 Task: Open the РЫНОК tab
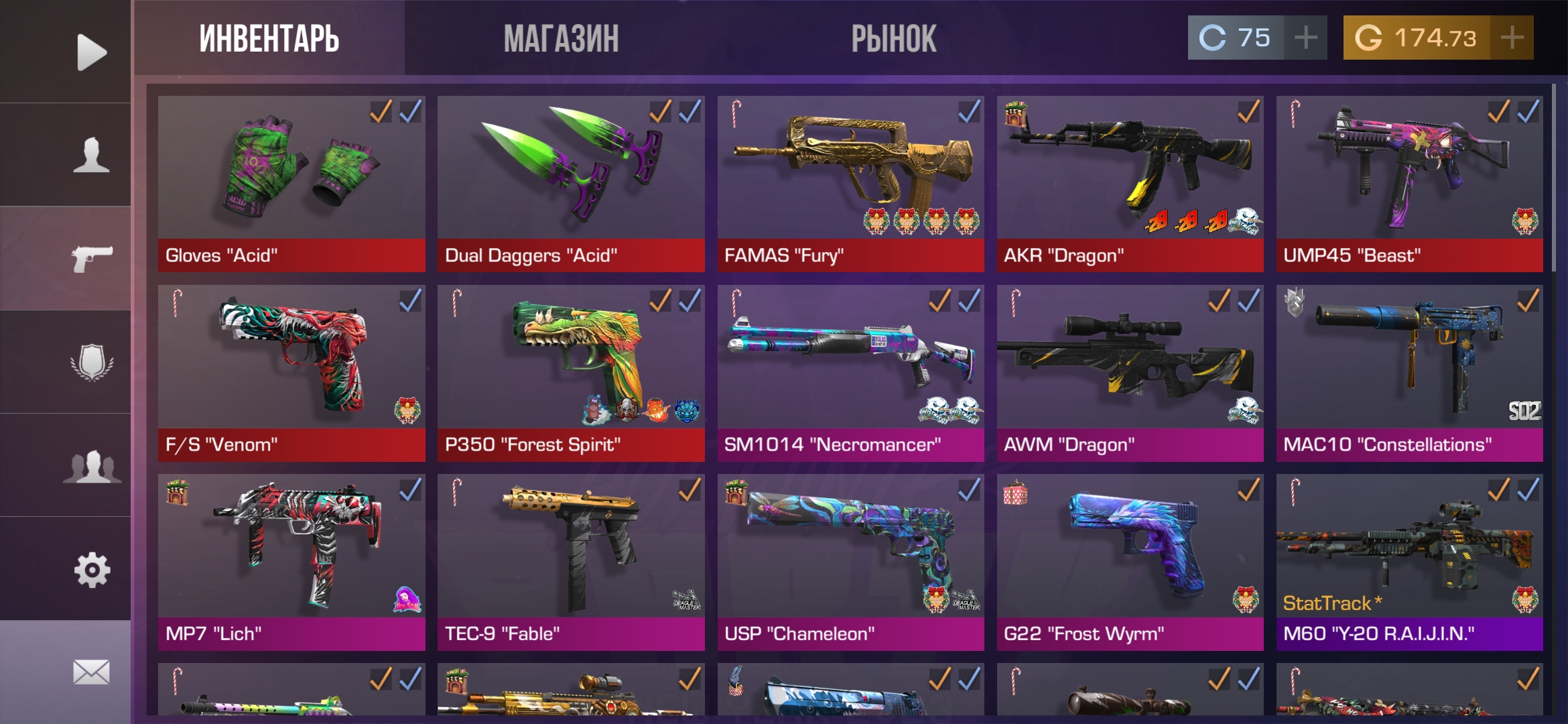(x=893, y=38)
